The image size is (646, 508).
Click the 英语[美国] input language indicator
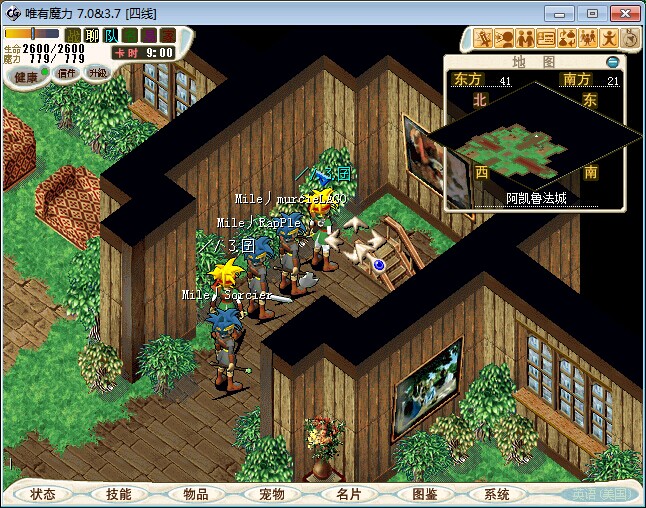tap(599, 494)
